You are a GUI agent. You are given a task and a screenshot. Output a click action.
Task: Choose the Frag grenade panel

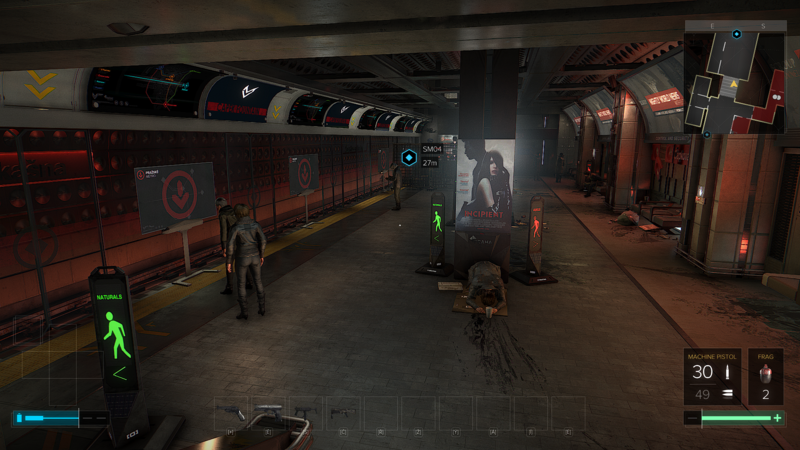pos(766,376)
